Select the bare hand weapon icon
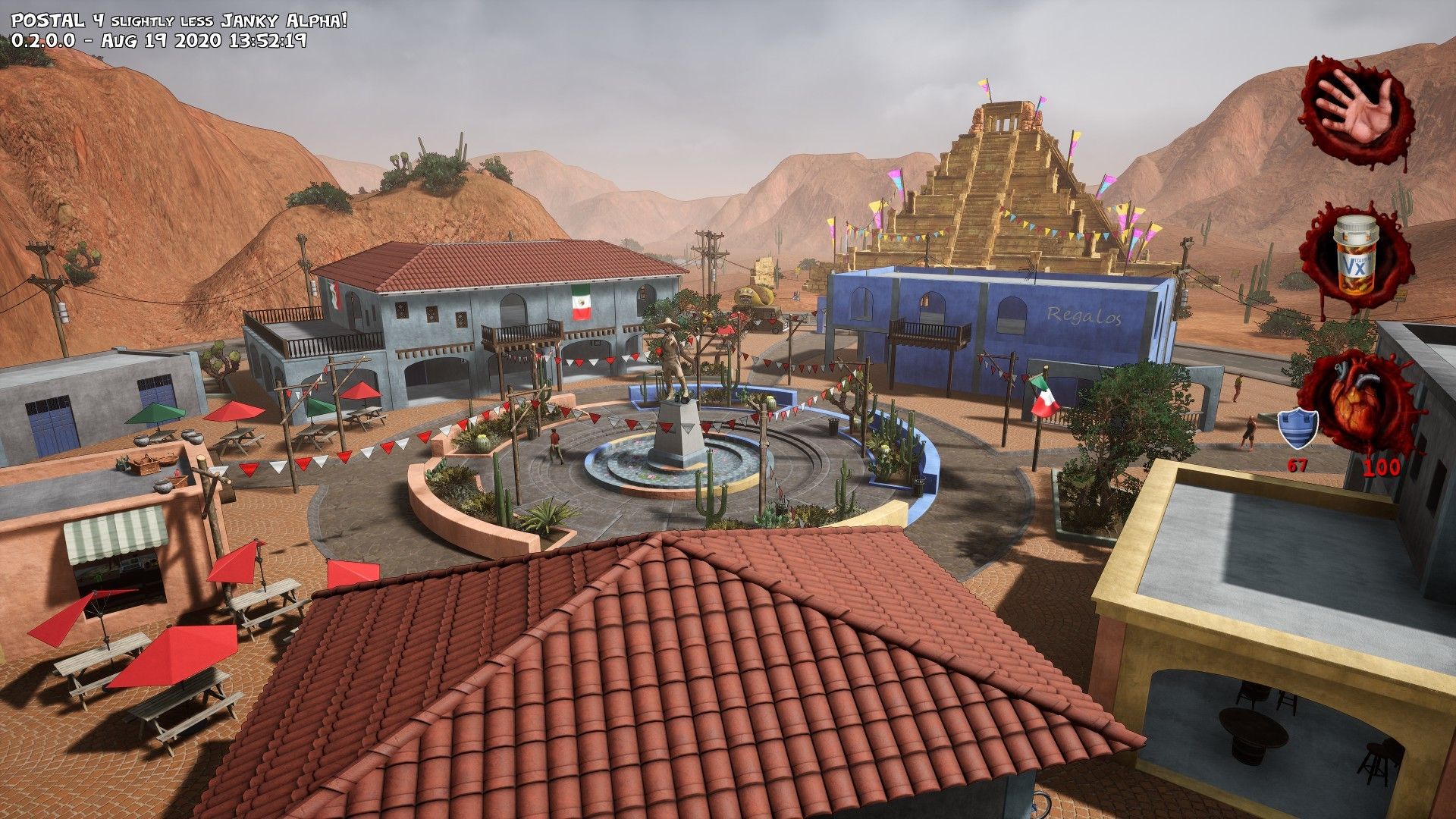 click(x=1356, y=108)
